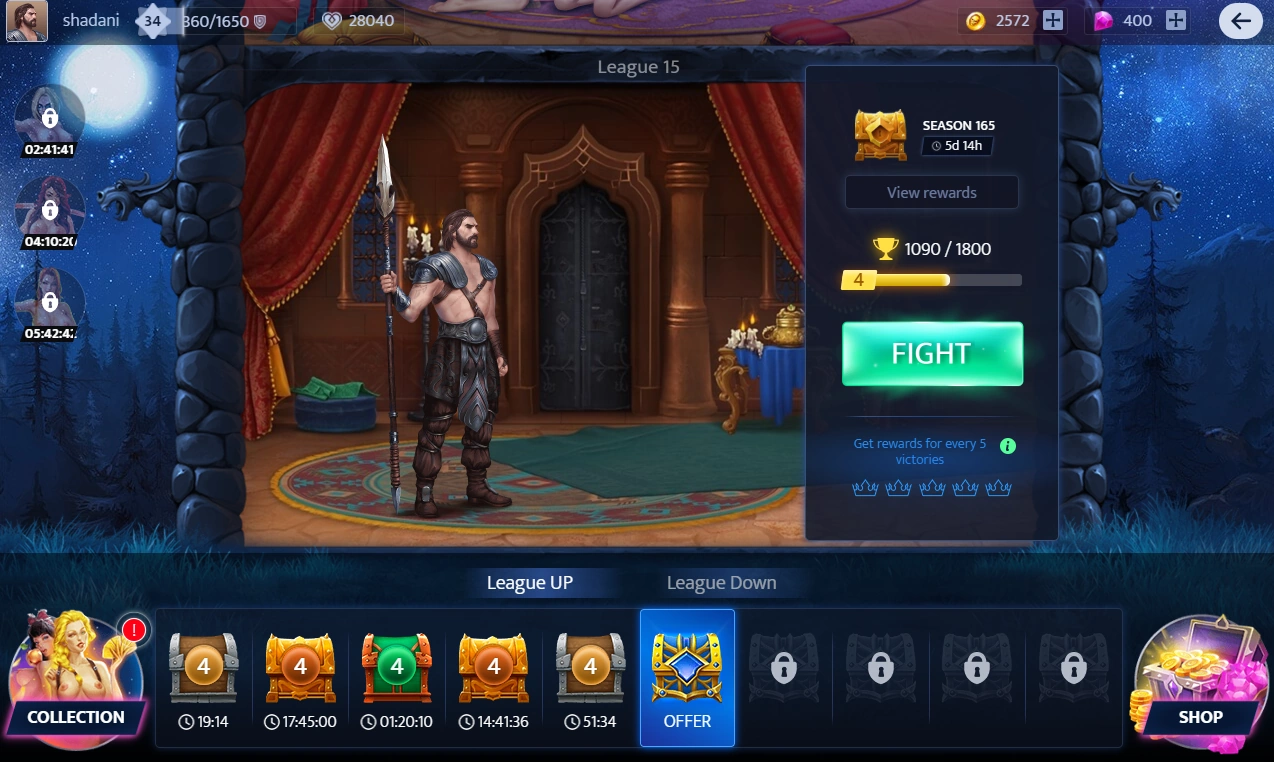Open shadani's player profile avatar
Screen dimensions: 1274x762
click(x=27, y=21)
